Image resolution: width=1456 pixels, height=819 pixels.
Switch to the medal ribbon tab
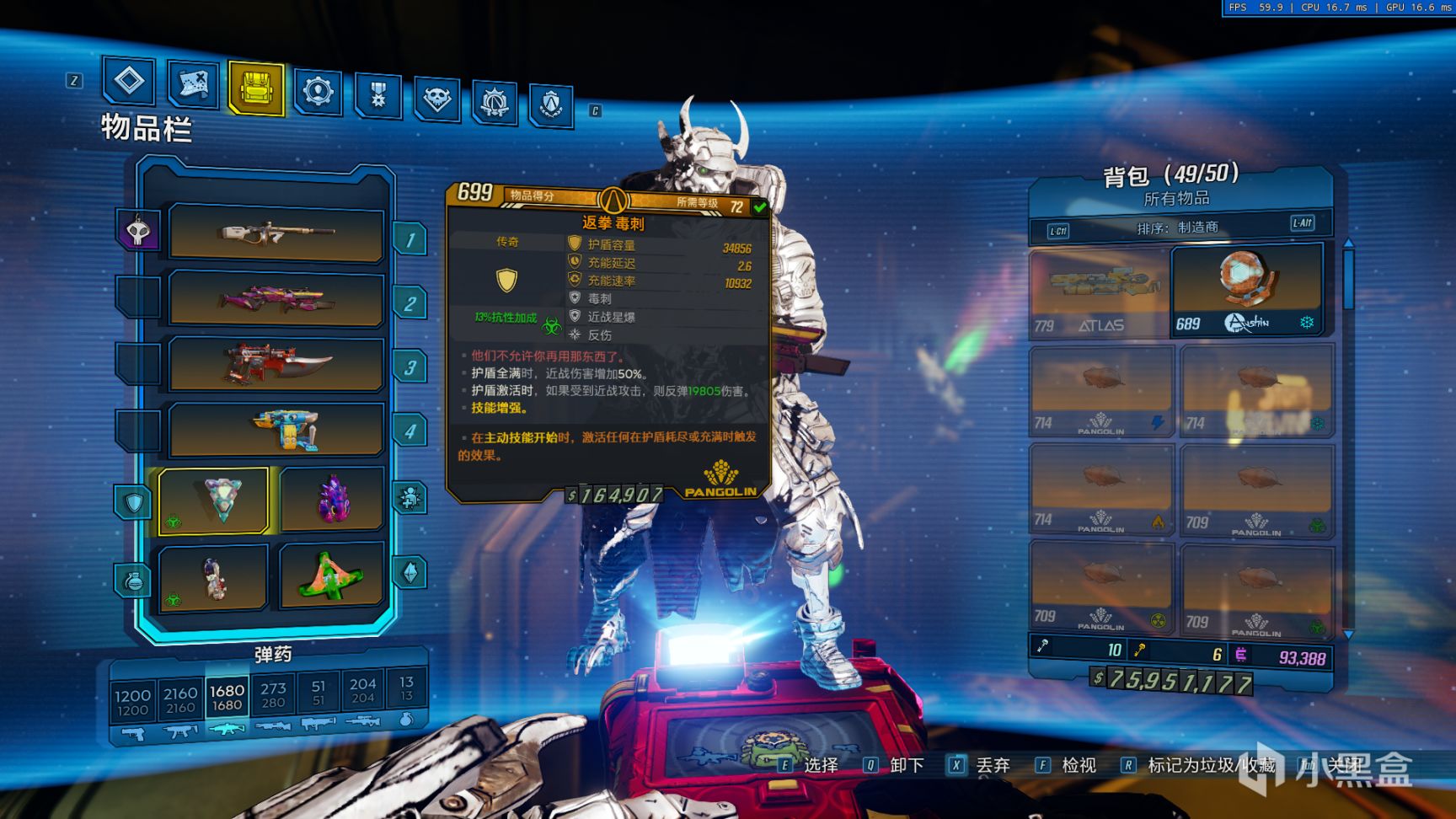coord(377,94)
